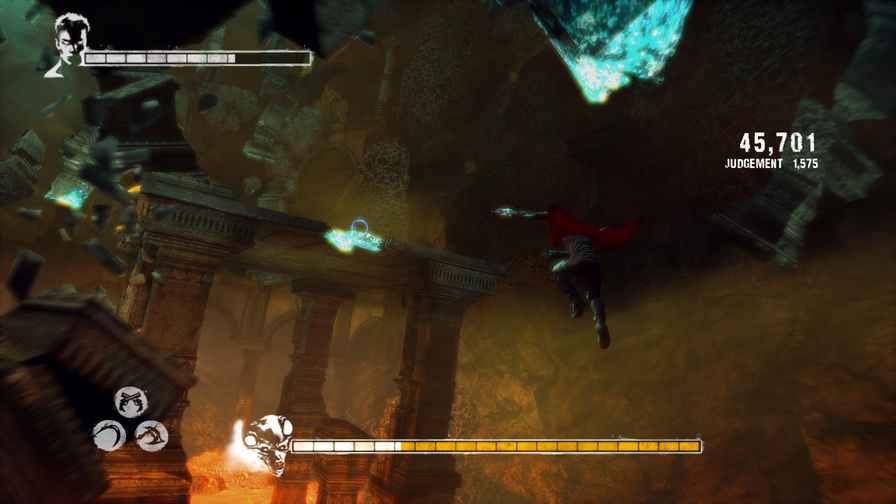896x504 pixels.
Task: Click Dante's portrait icon
Action: pos(70,44)
